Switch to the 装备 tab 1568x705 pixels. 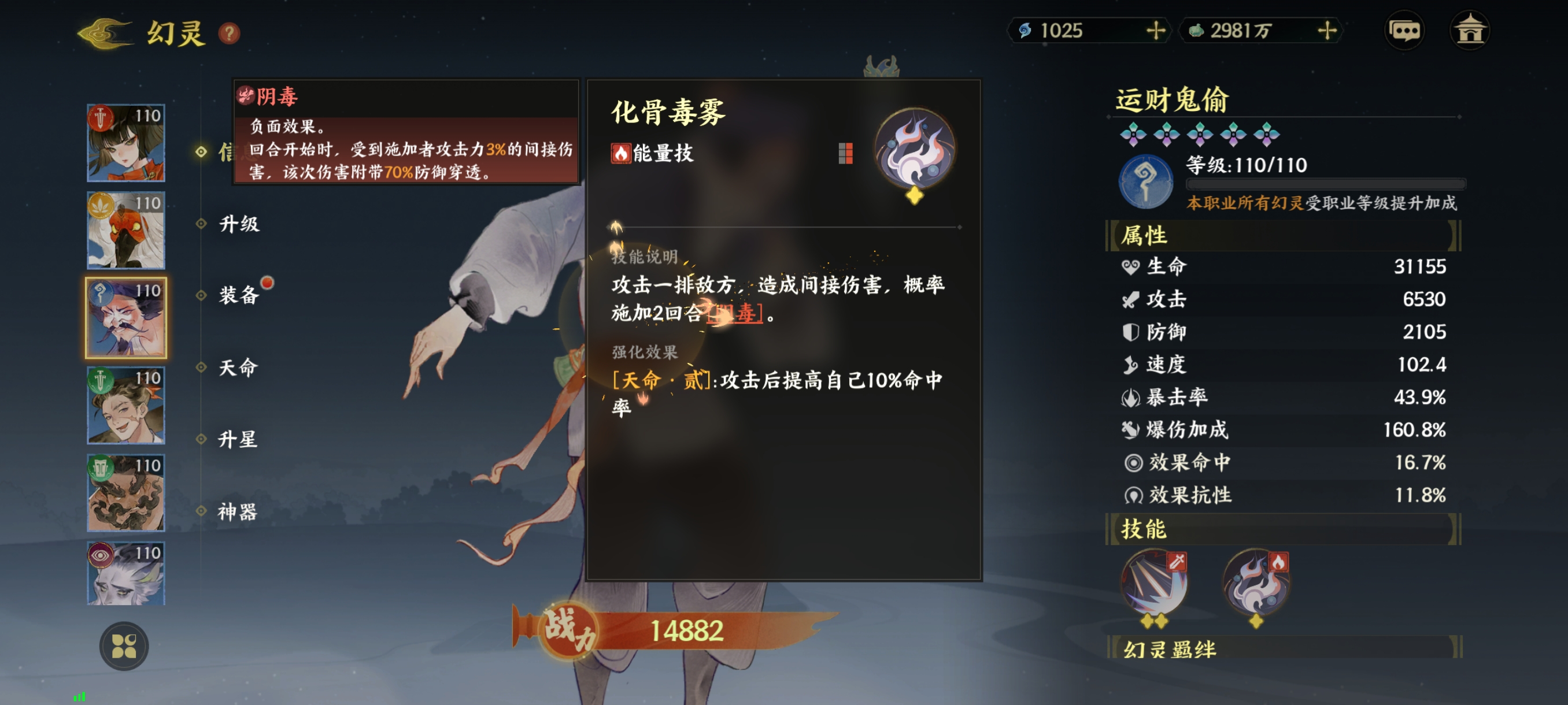pyautogui.click(x=239, y=296)
